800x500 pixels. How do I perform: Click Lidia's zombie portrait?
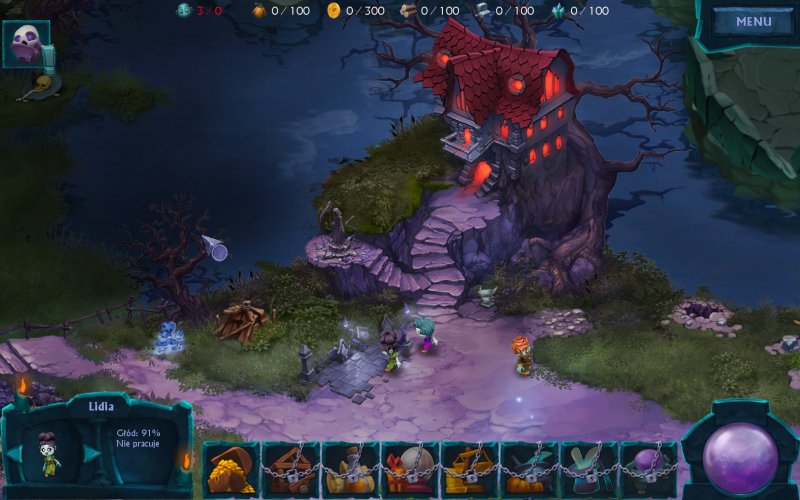[x=50, y=453]
